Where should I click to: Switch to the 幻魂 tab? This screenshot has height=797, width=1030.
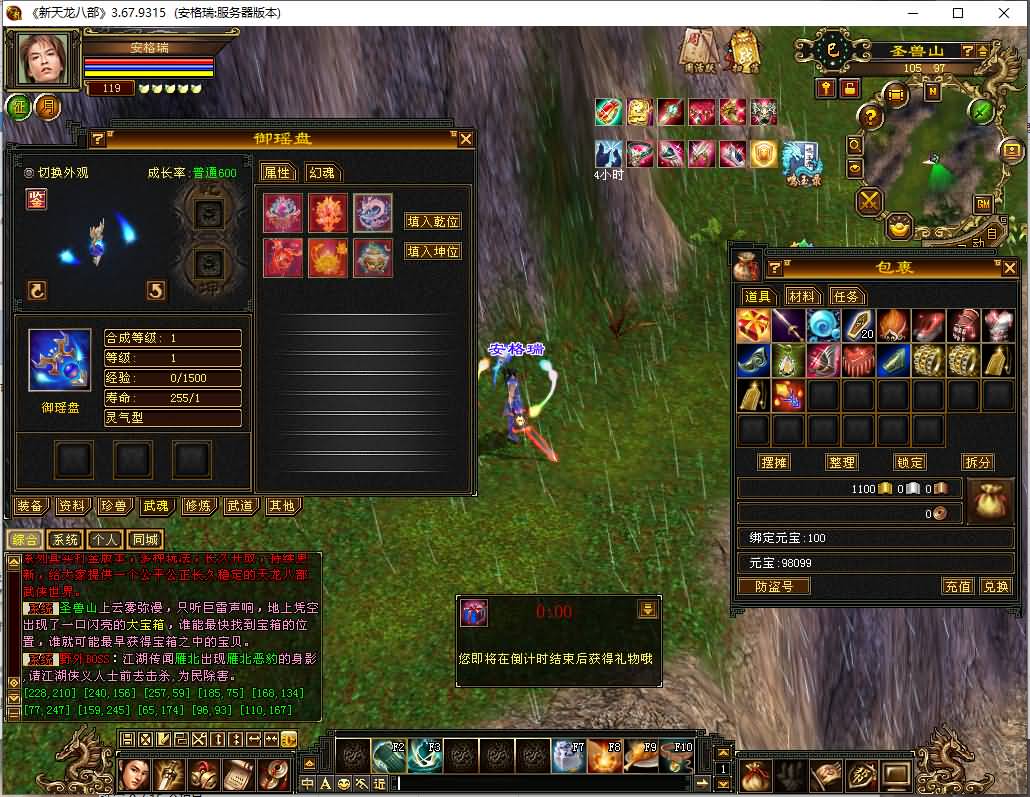click(320, 172)
